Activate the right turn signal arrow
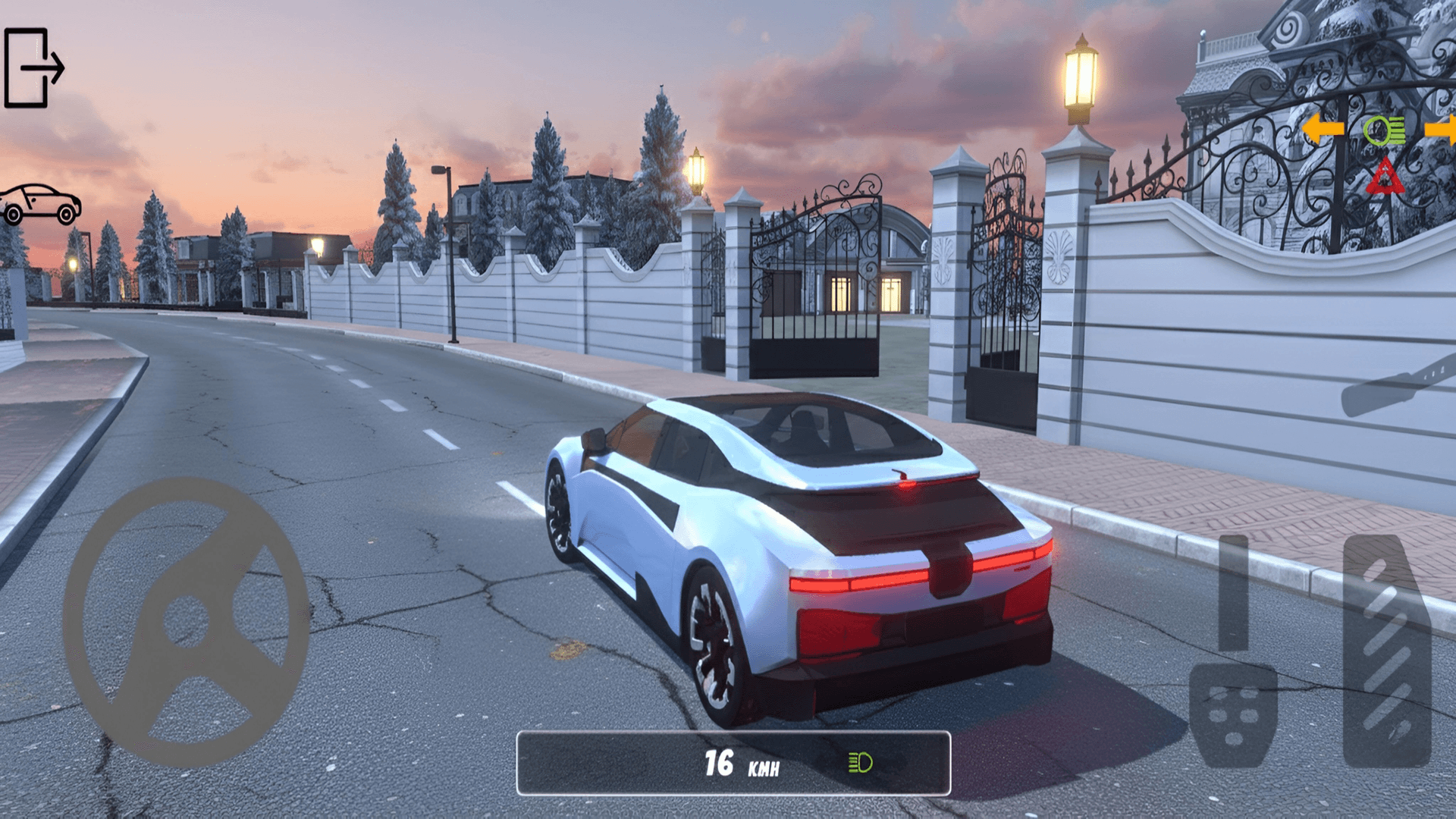This screenshot has width=1456, height=819. (1441, 129)
